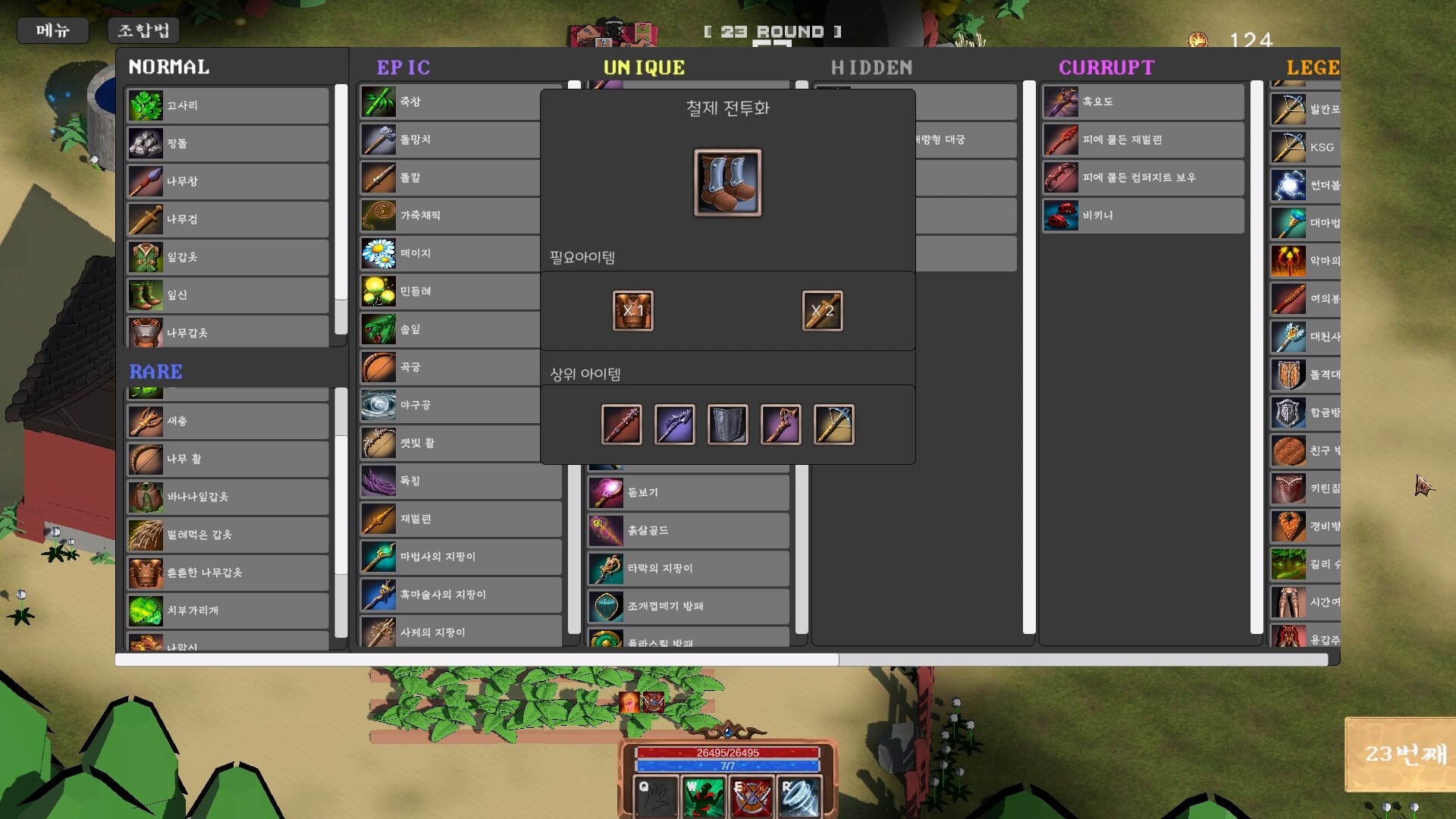The width and height of the screenshot is (1456, 819).
Task: Select the R tornado skill icon
Action: 801,796
